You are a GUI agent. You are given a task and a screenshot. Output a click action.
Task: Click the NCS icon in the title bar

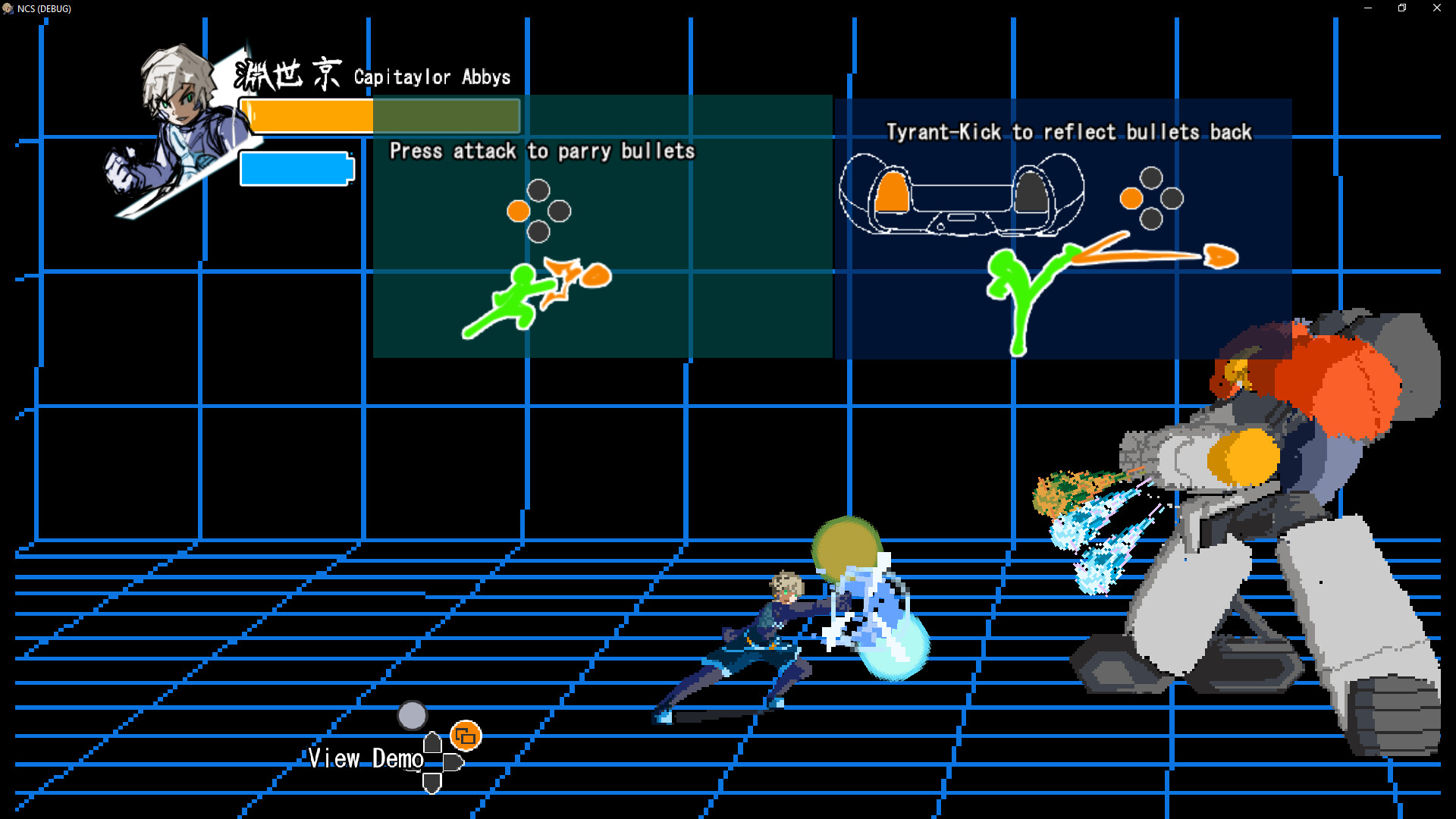pos(8,8)
